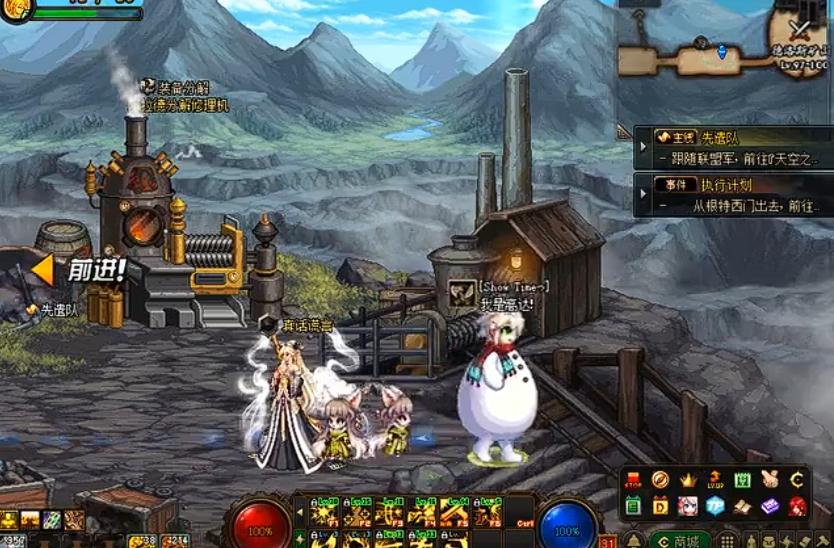Click the red STOP icon

click(633, 480)
